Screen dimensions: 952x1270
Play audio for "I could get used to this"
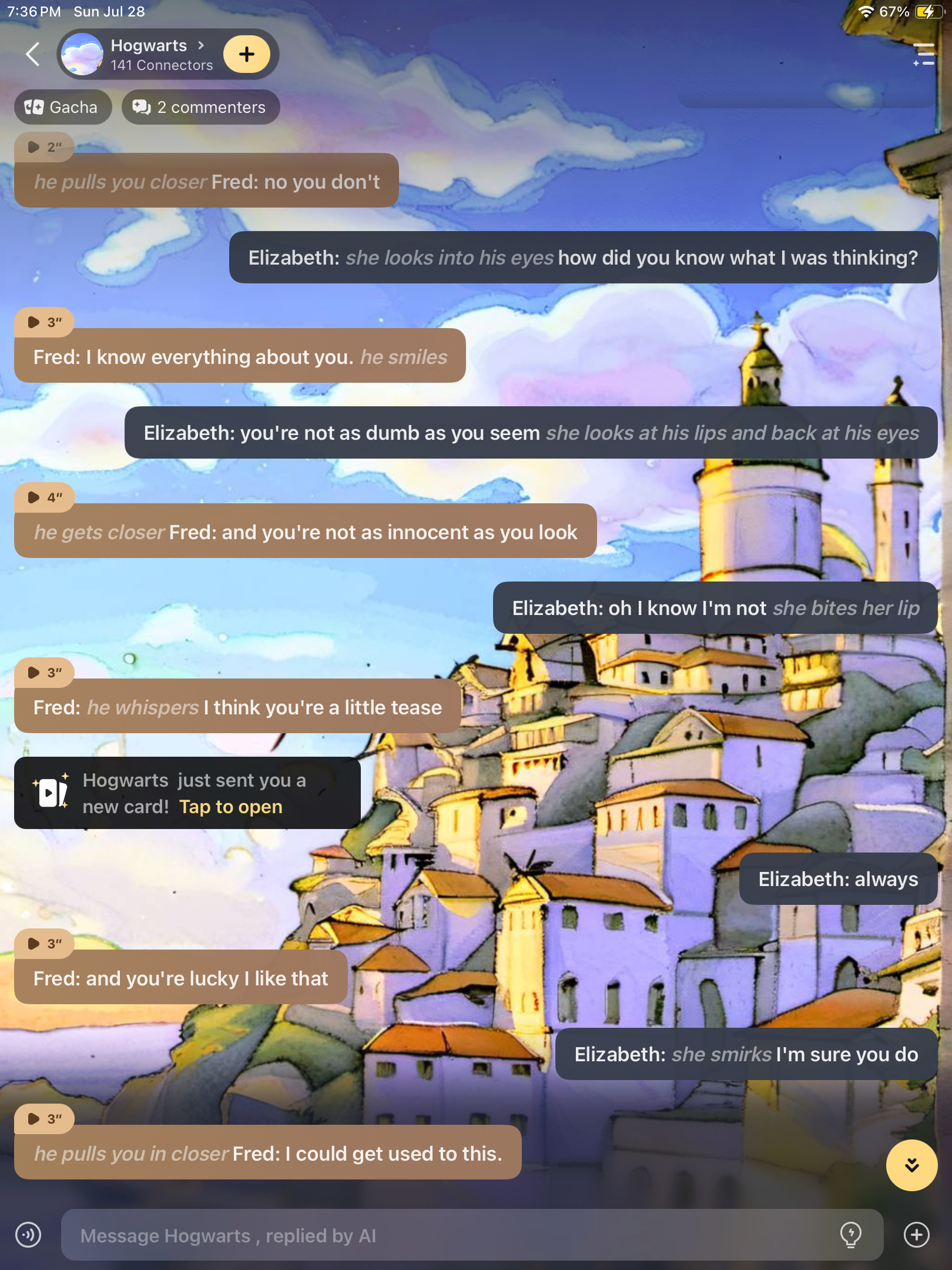(x=45, y=1119)
